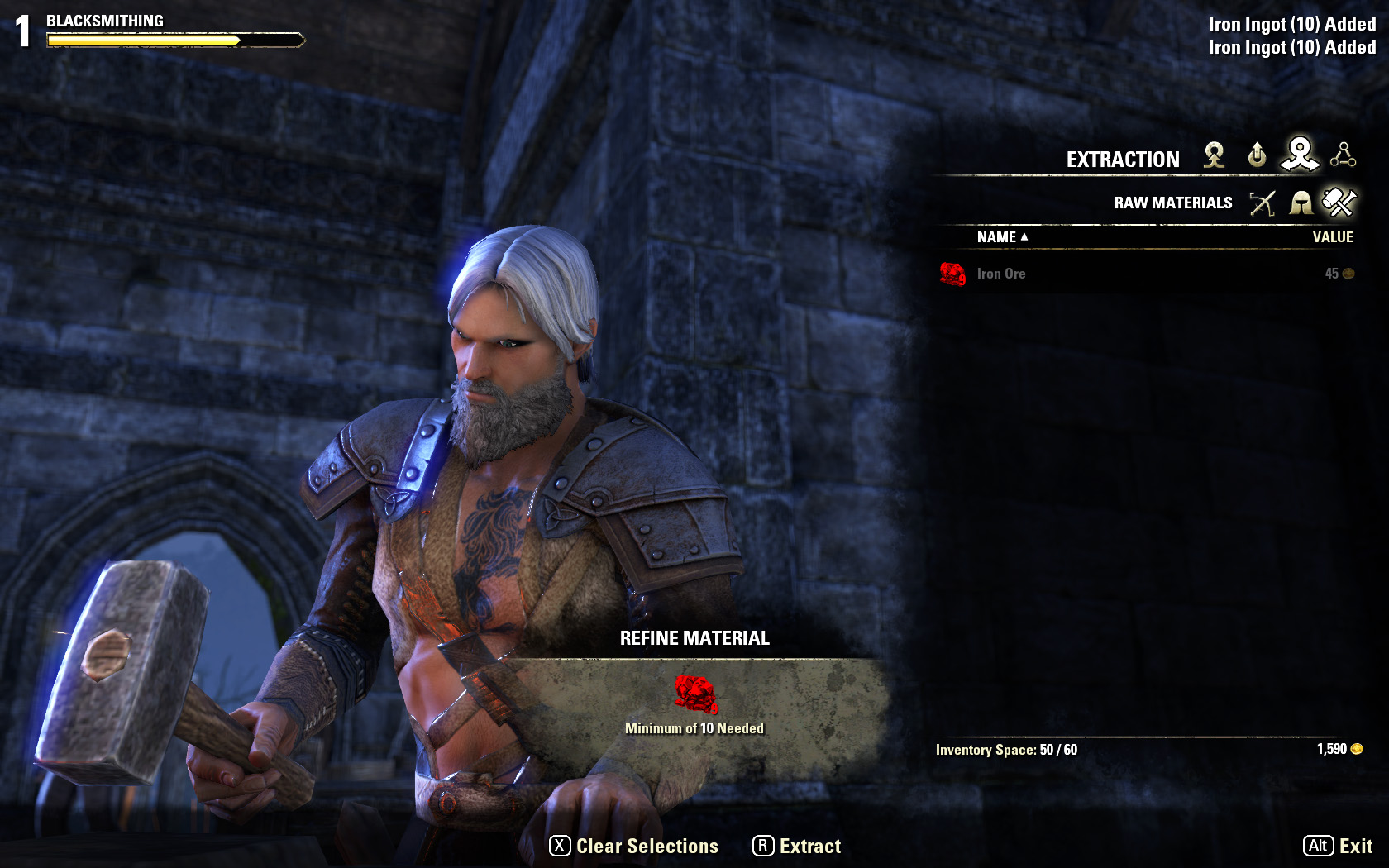Select the highlighted Extraction tab icon
The height and width of the screenshot is (868, 1389).
pyautogui.click(x=1300, y=154)
